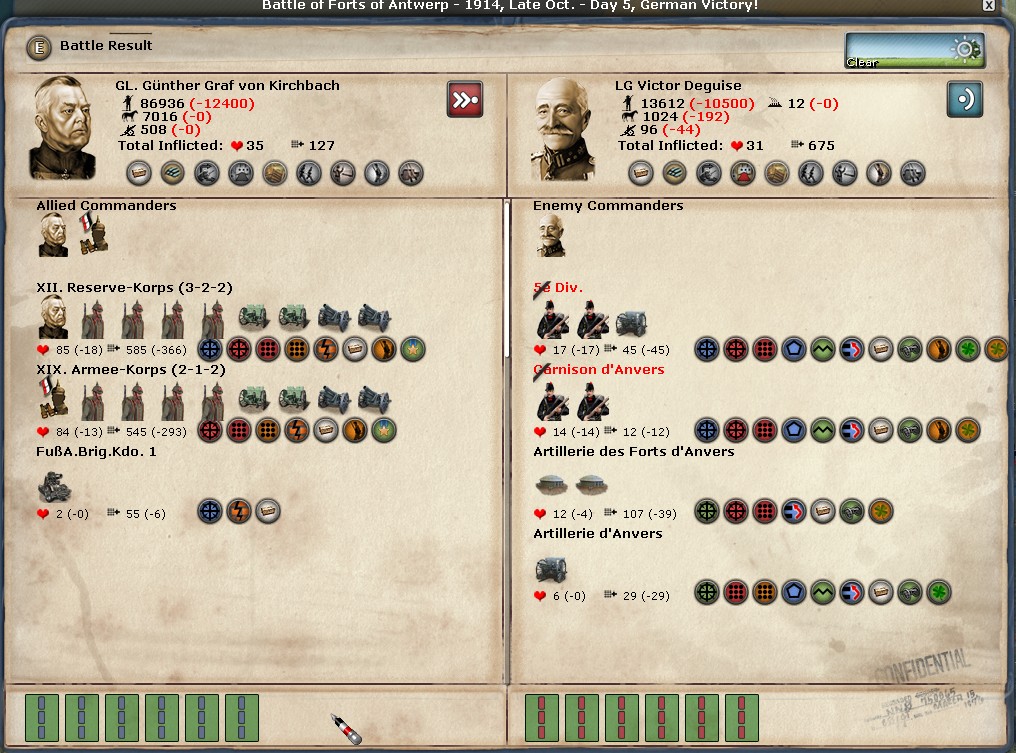
Task: Open the XII. Reserve-Korps row
Action: [x=134, y=288]
